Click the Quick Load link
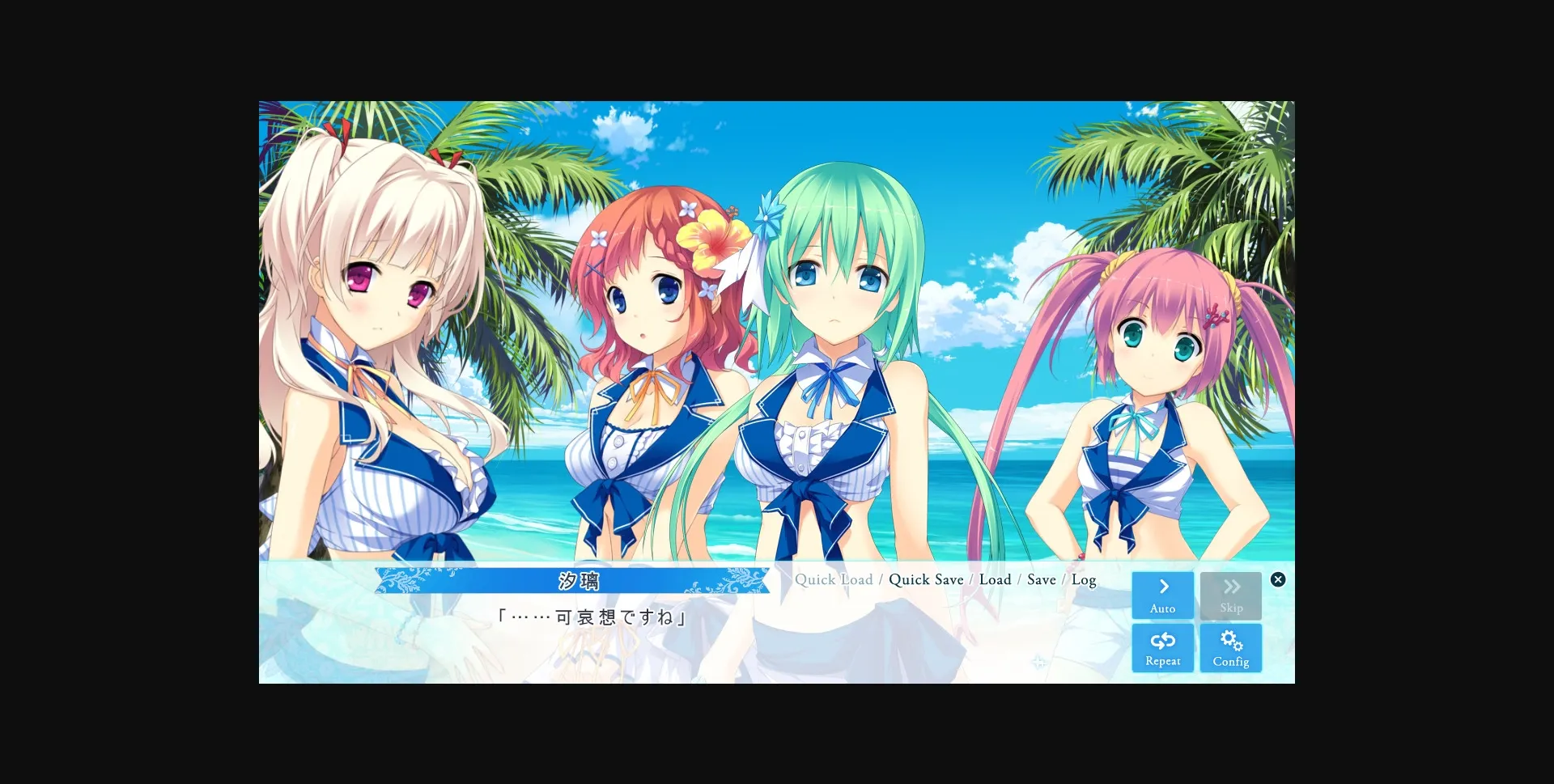This screenshot has width=1554, height=784. point(834,579)
